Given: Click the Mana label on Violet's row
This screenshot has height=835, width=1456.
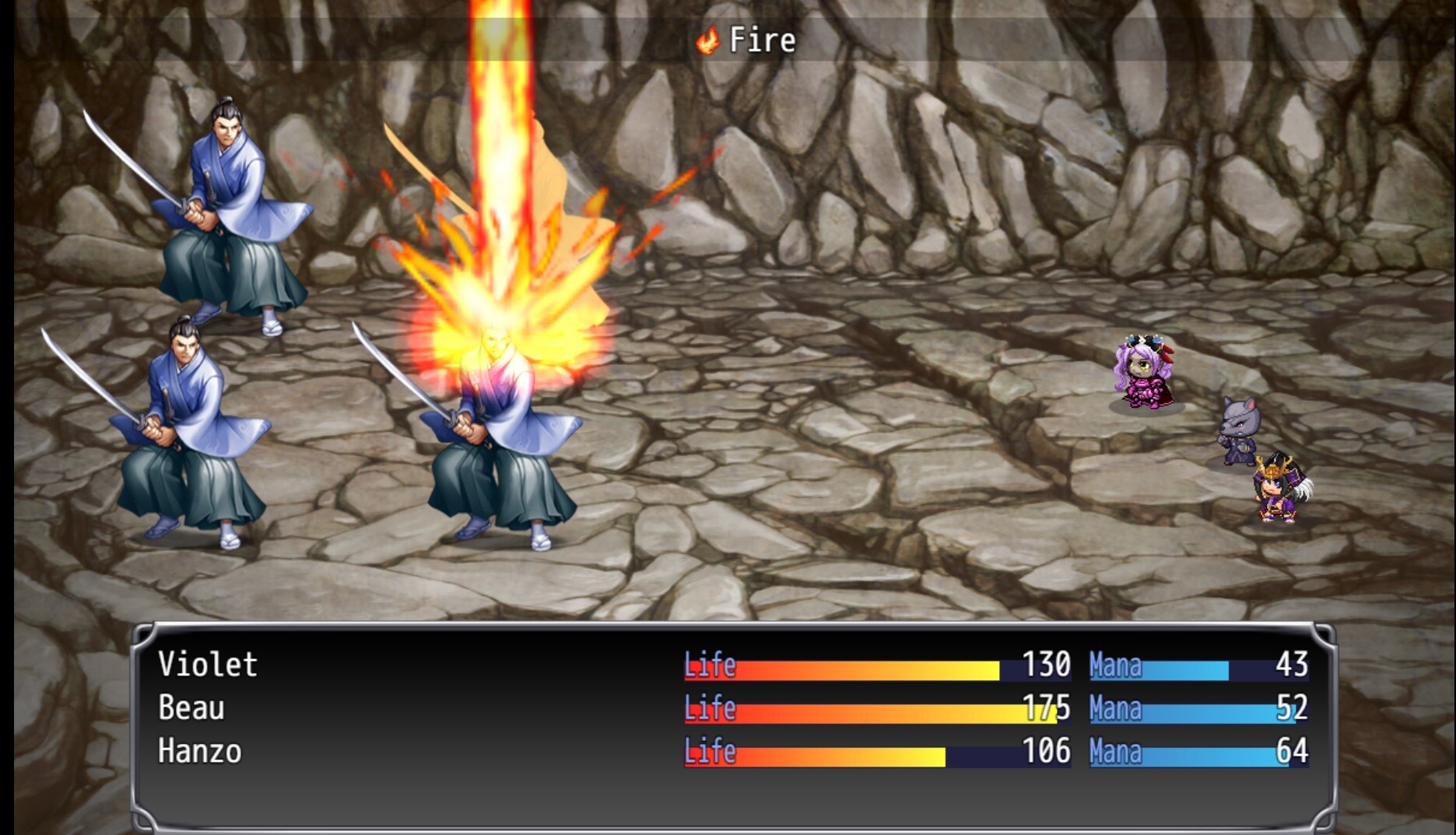Looking at the screenshot, I should coord(1114,665).
